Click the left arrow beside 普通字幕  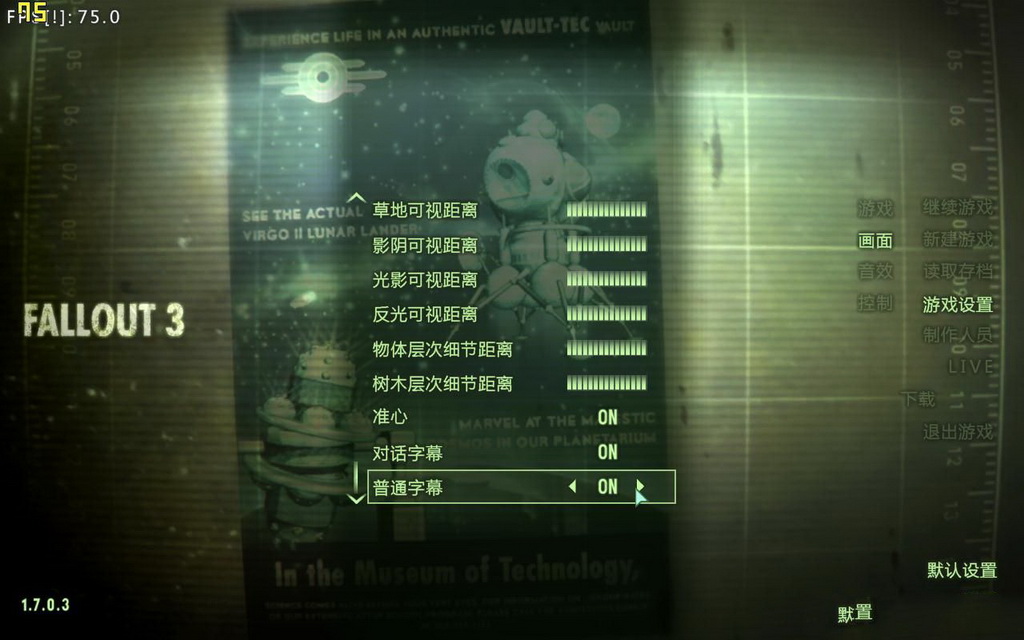click(572, 487)
